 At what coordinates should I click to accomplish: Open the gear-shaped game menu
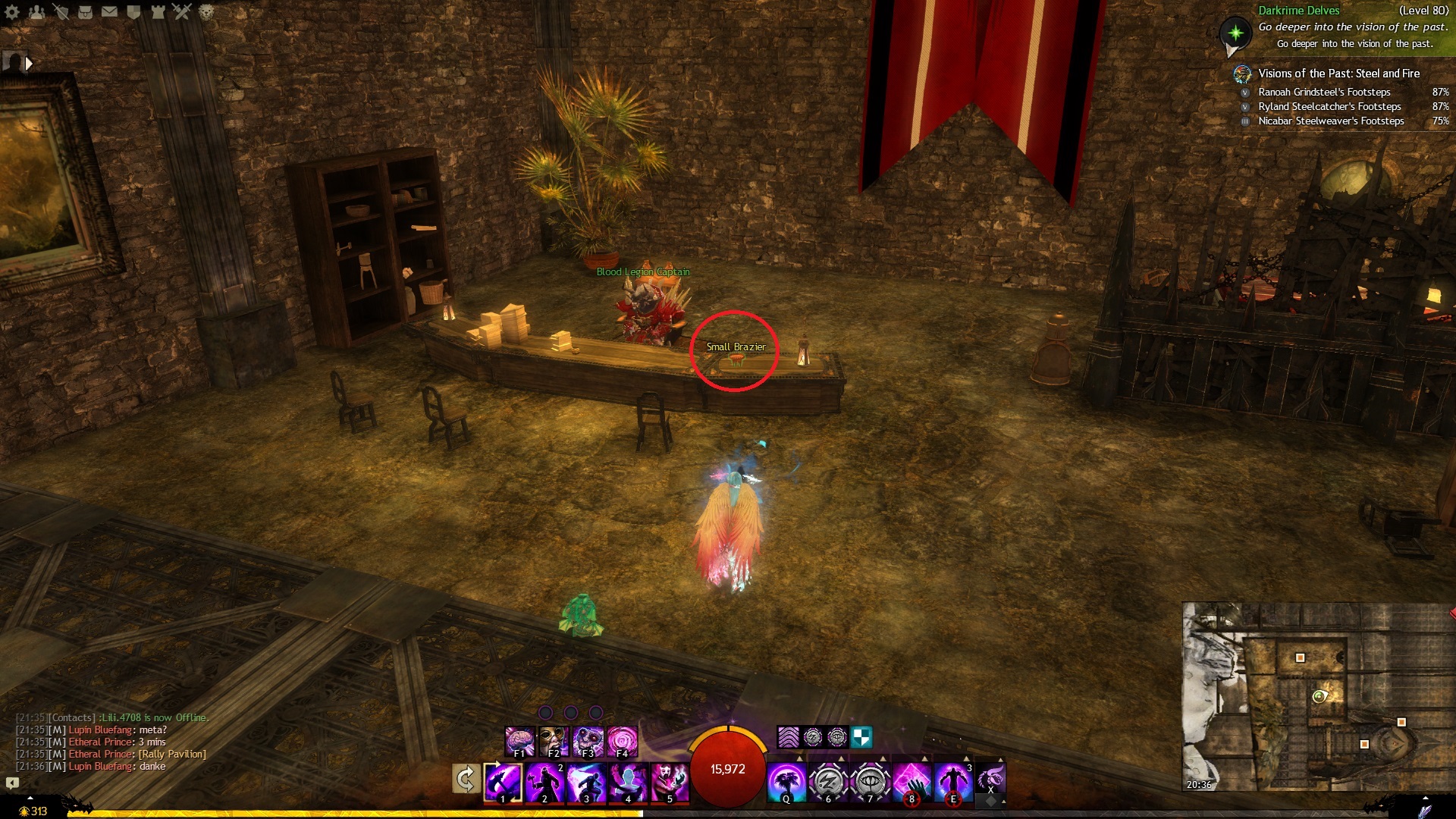point(12,12)
